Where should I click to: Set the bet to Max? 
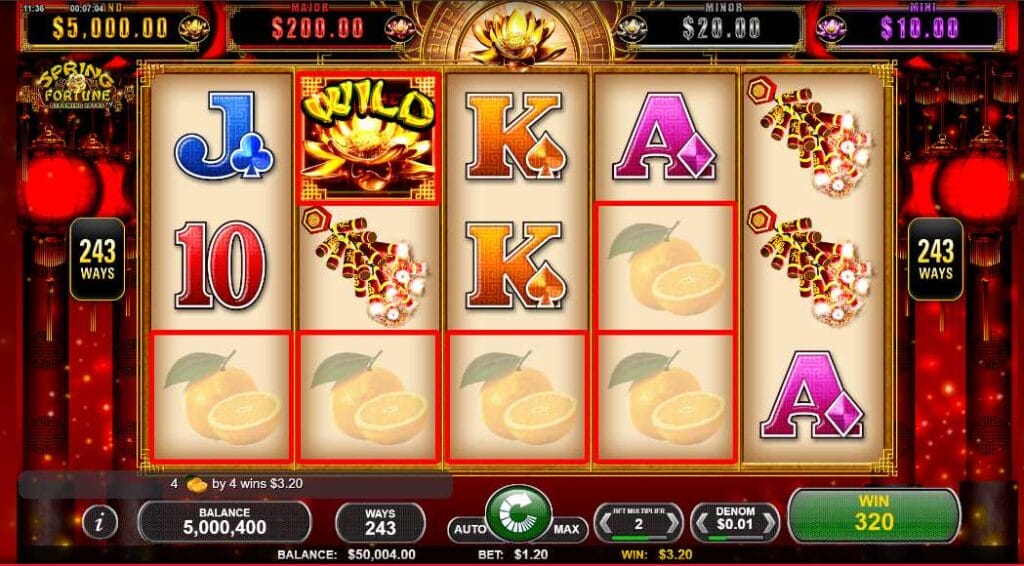tap(566, 528)
